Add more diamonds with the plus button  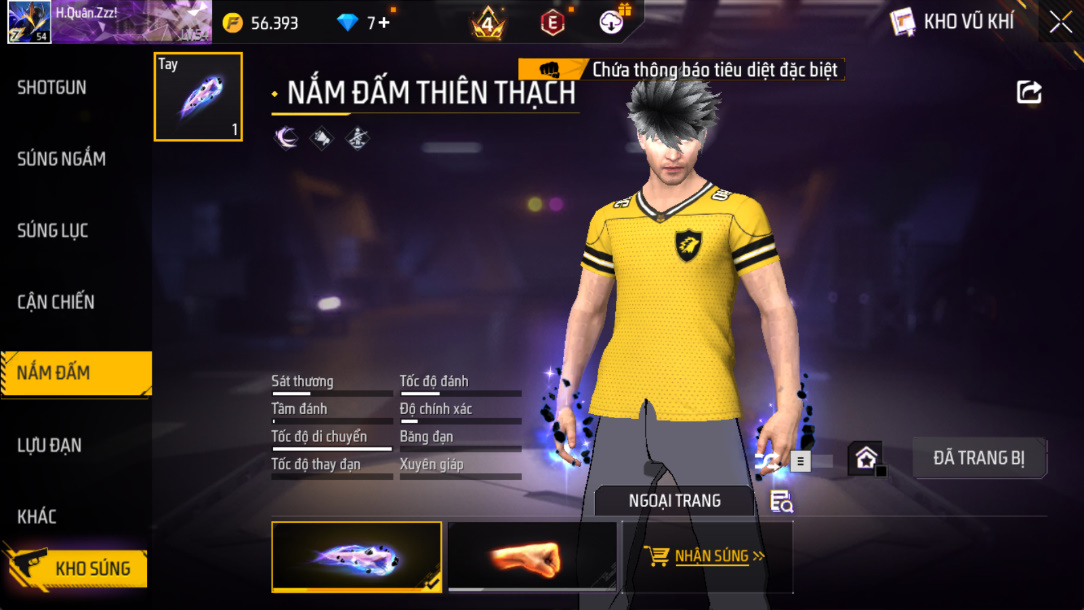384,22
